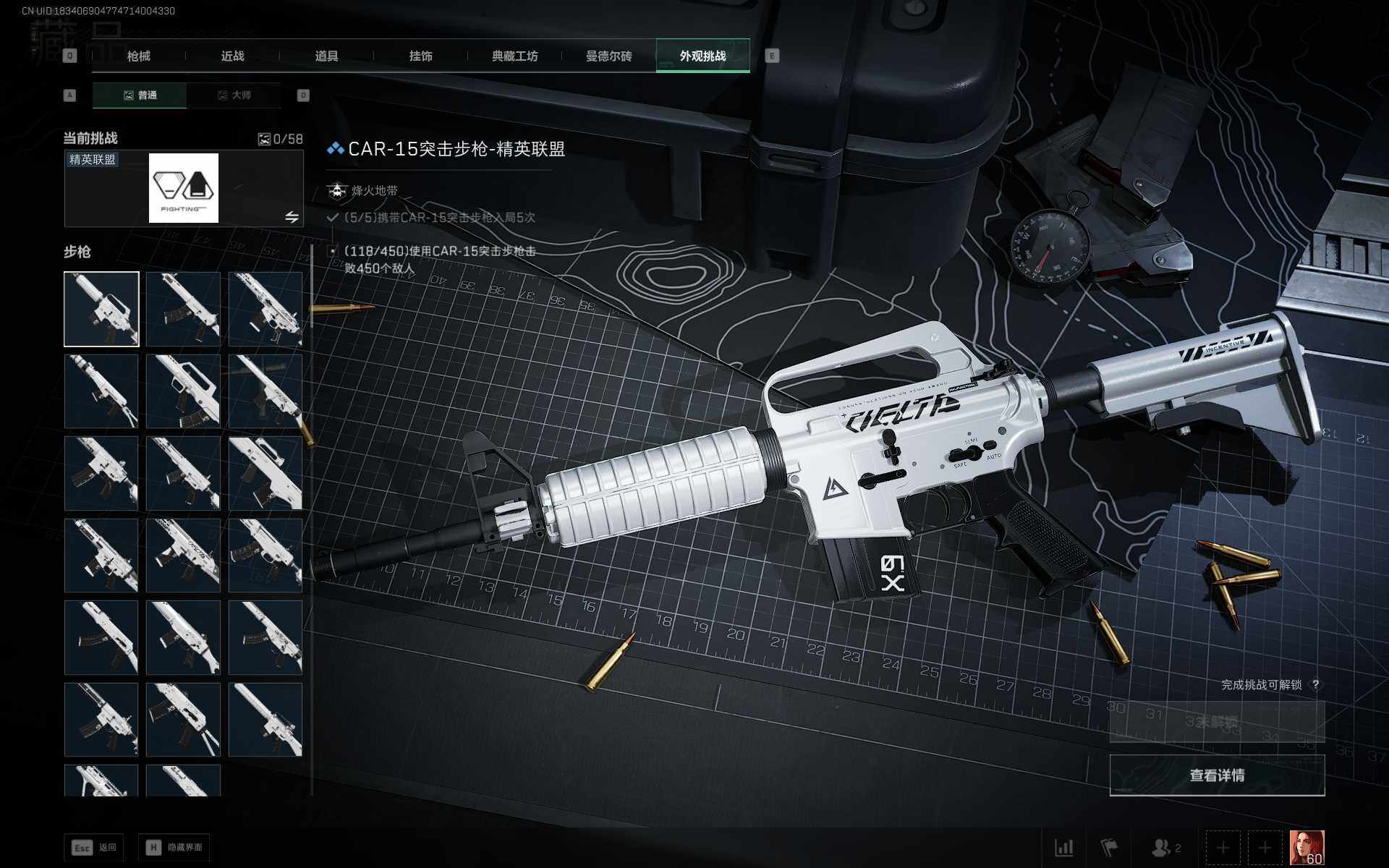
Task: Switch to the 曼德尔砖 tab
Action: (608, 56)
